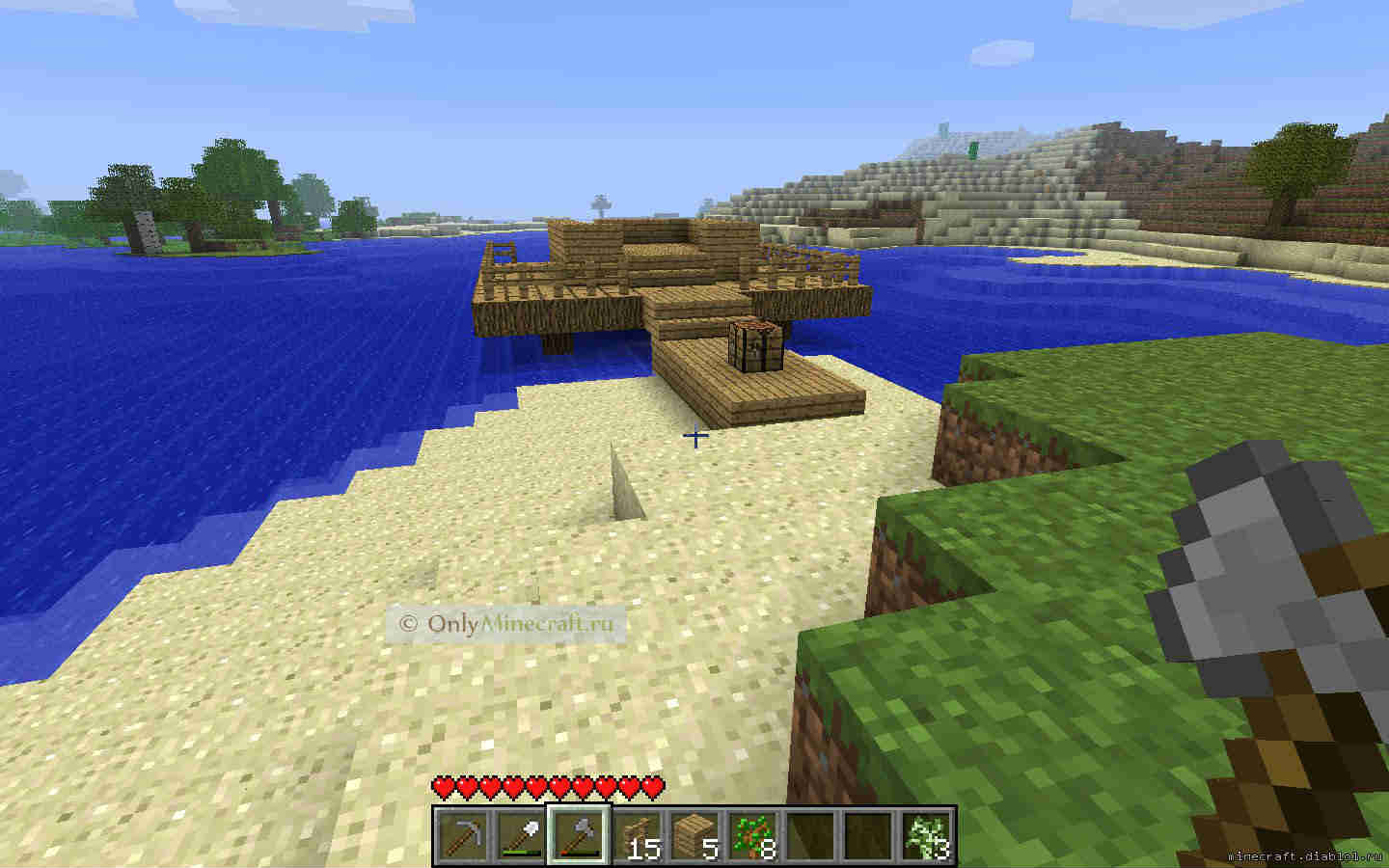
Task: Select the shovel in the hotbar
Action: coord(520,833)
